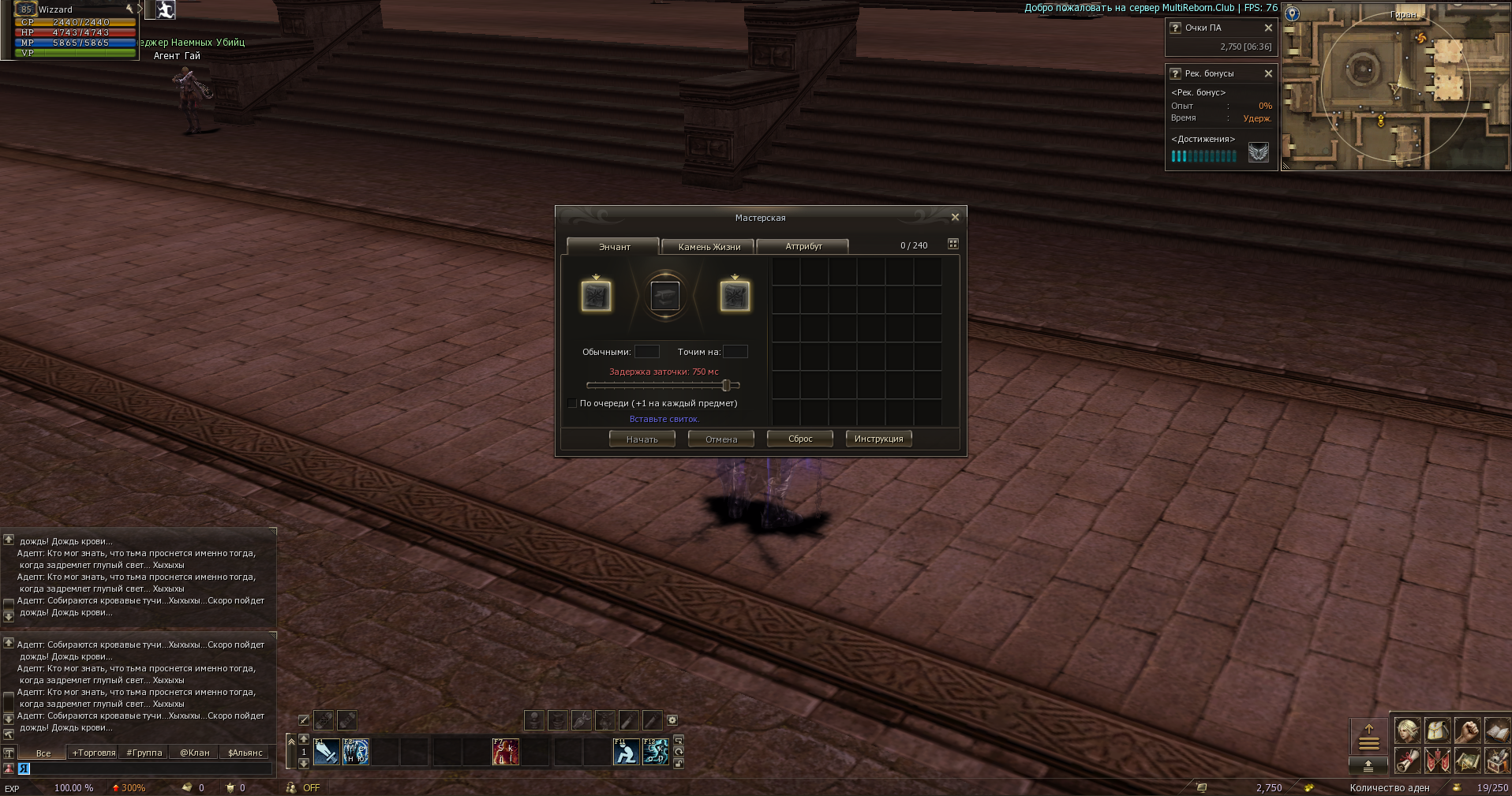Switch chat to the +Торговля tab

(94, 753)
